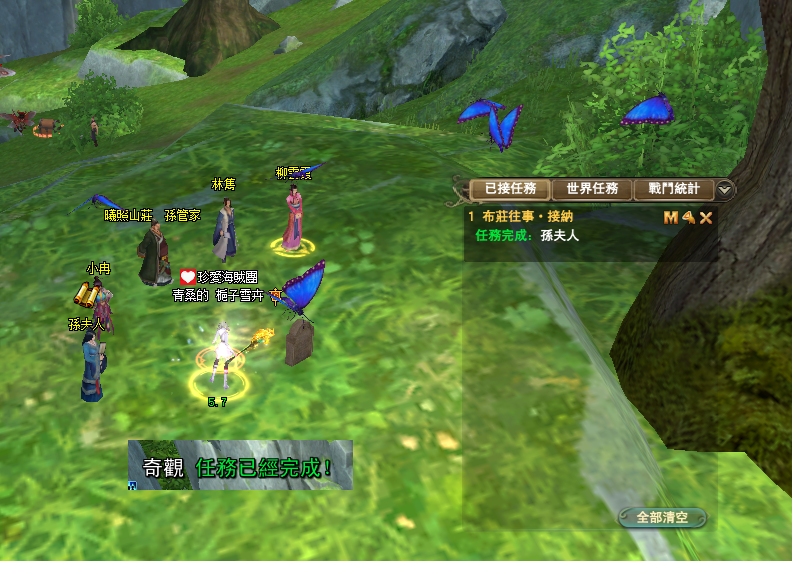Click the orange horn icon beside the quest
The width and height of the screenshot is (792, 561).
click(688, 217)
